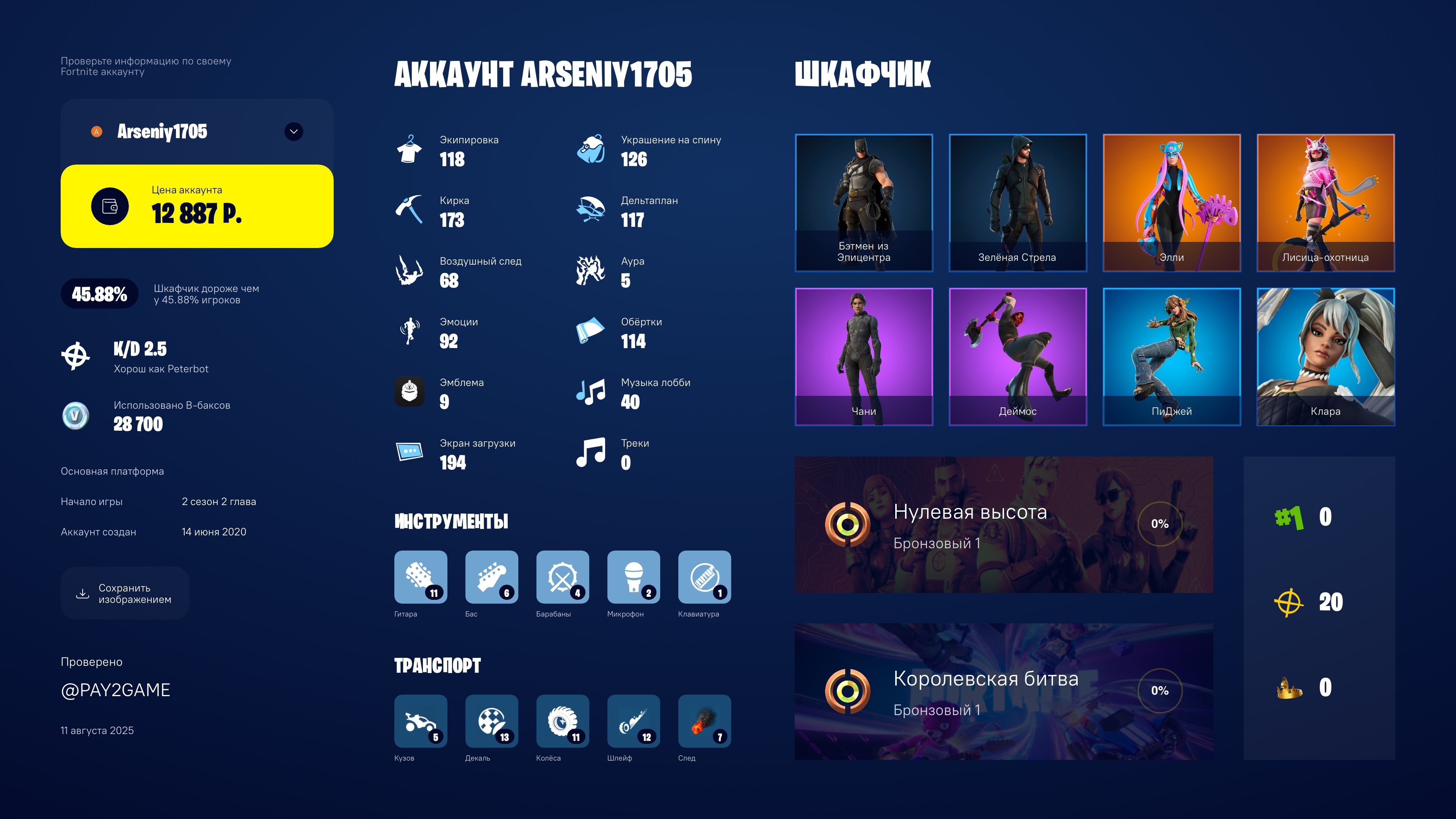This screenshot has height=819, width=1456.
Task: Select the Микрофон instrument icon
Action: 634,577
